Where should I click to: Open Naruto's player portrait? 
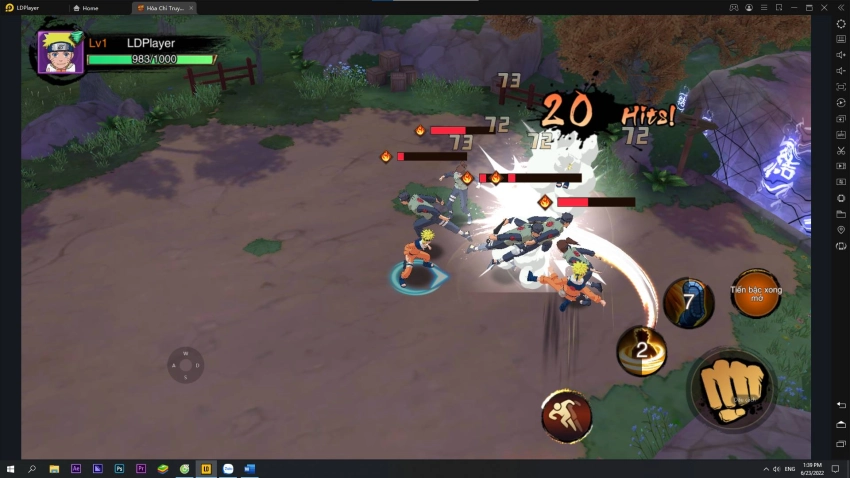click(60, 52)
